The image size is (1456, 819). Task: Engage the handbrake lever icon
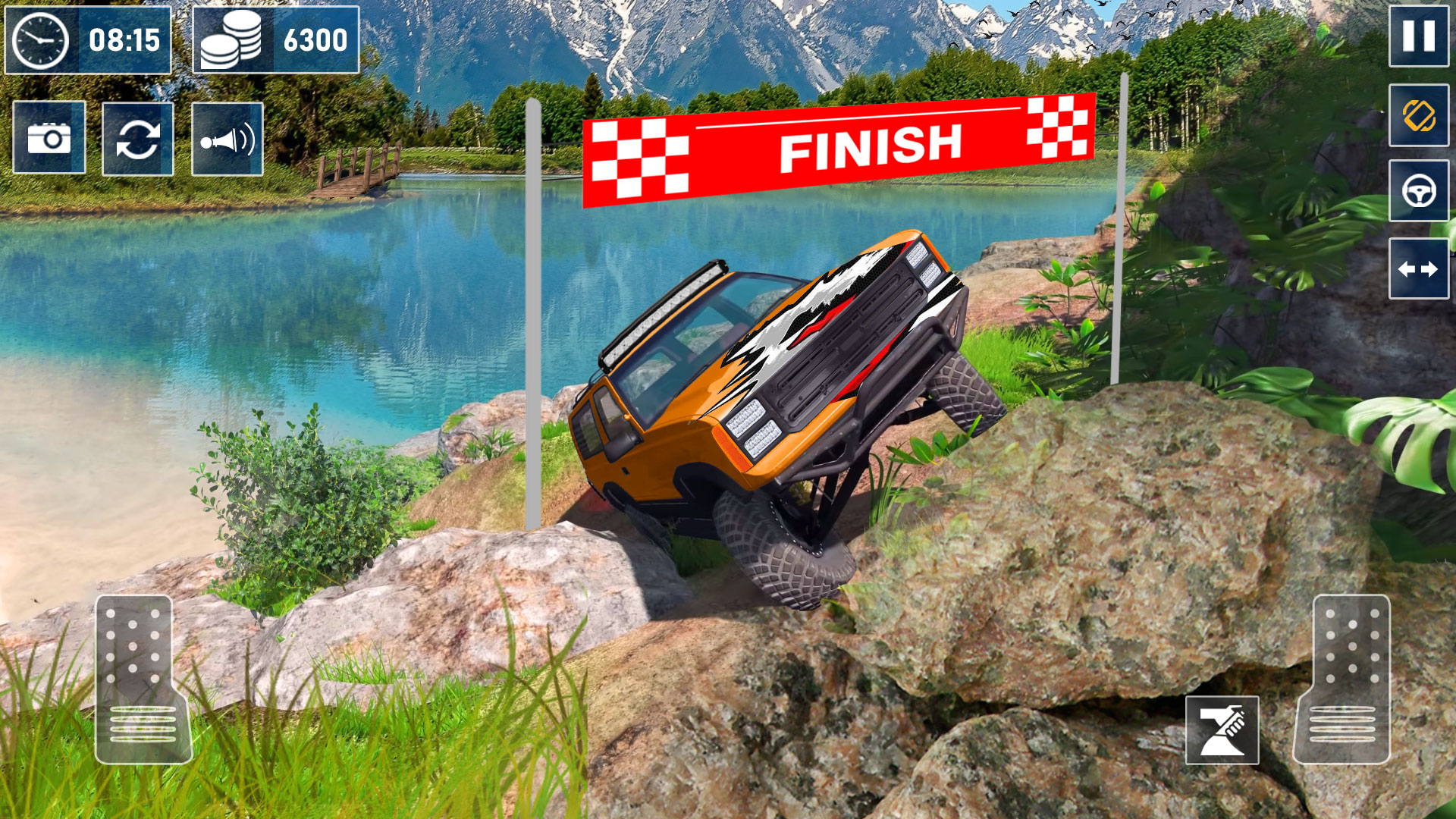[1221, 729]
